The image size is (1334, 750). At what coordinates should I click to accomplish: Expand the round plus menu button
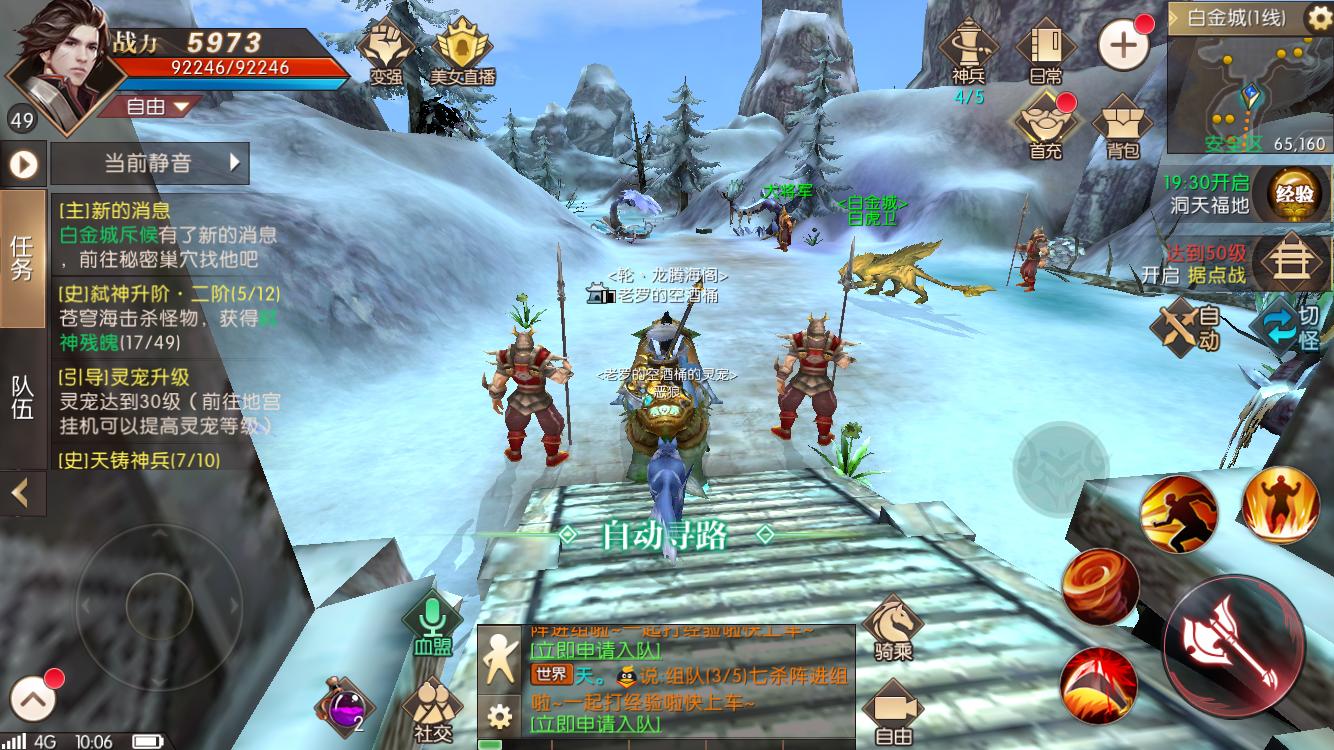tap(1123, 44)
